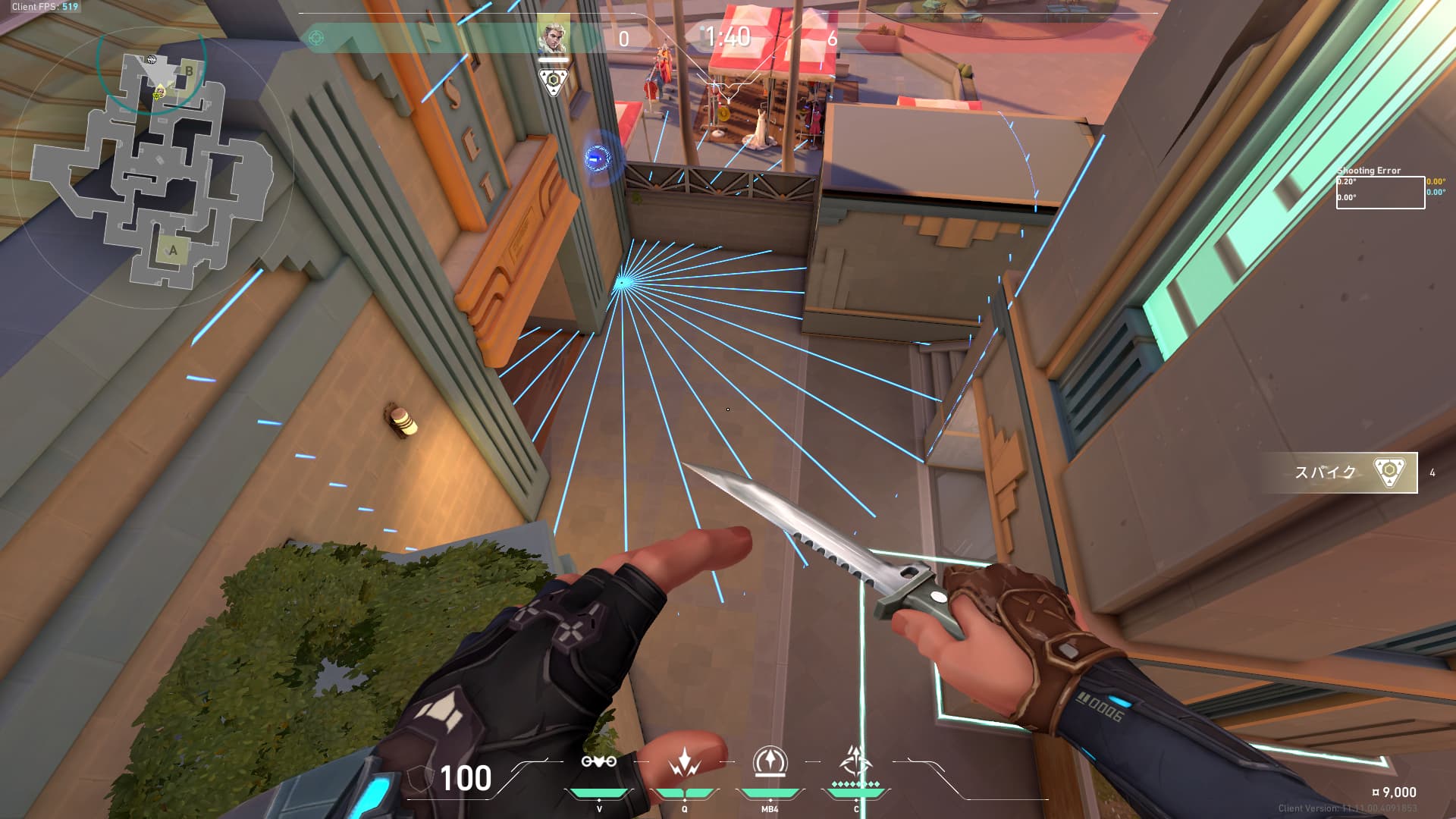Click the Shooting Error graph box

click(x=1380, y=192)
